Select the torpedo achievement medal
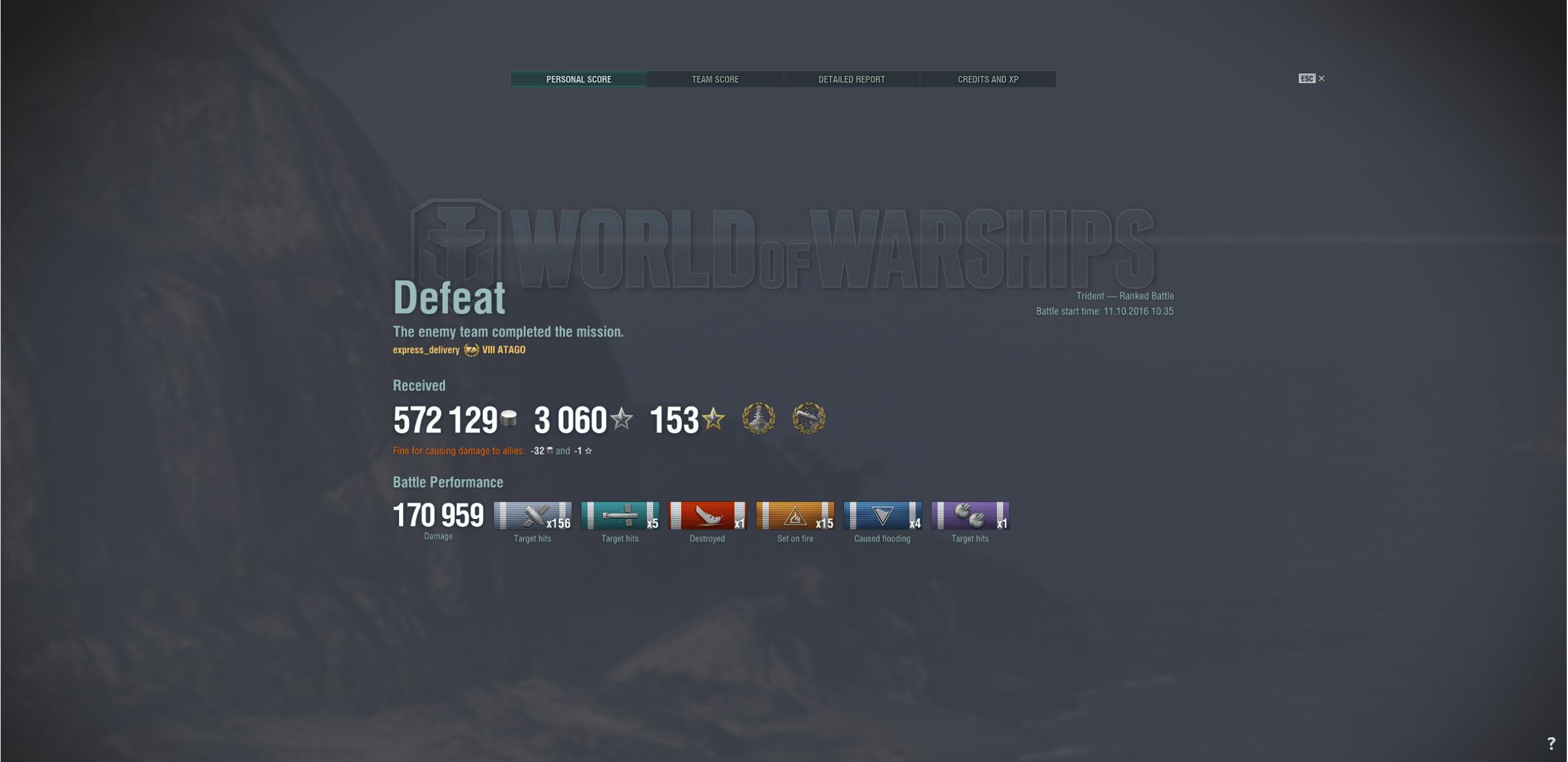Viewport: 1568px width, 762px height. pos(809,418)
